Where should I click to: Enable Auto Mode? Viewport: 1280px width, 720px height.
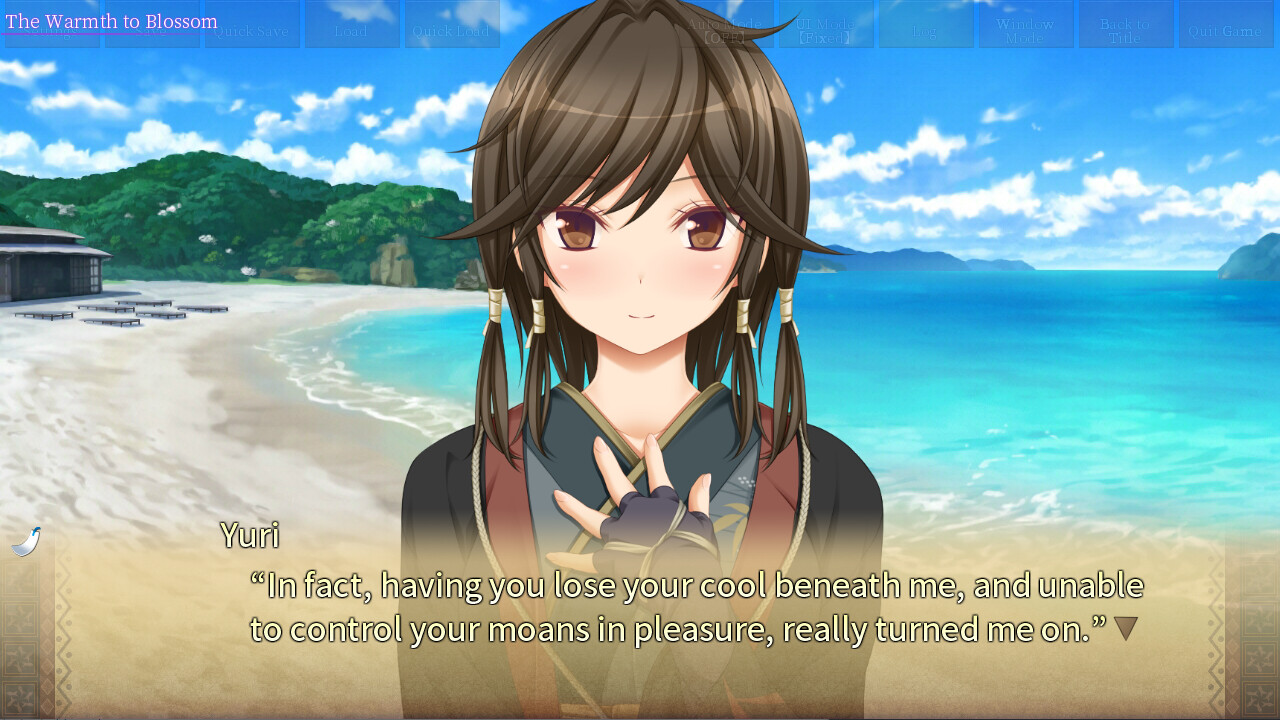point(727,25)
